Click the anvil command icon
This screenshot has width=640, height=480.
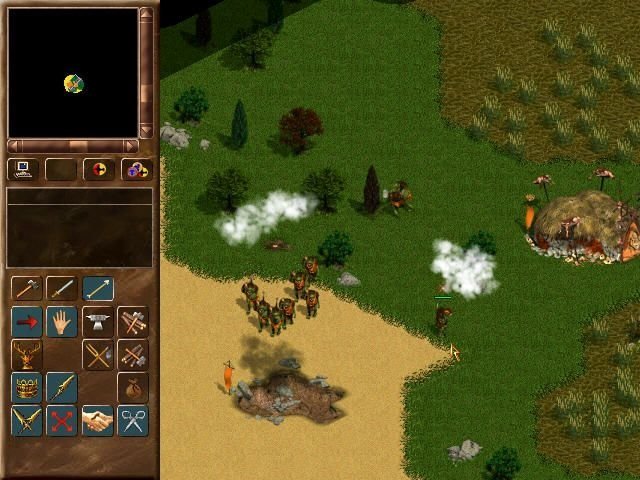(x=97, y=322)
